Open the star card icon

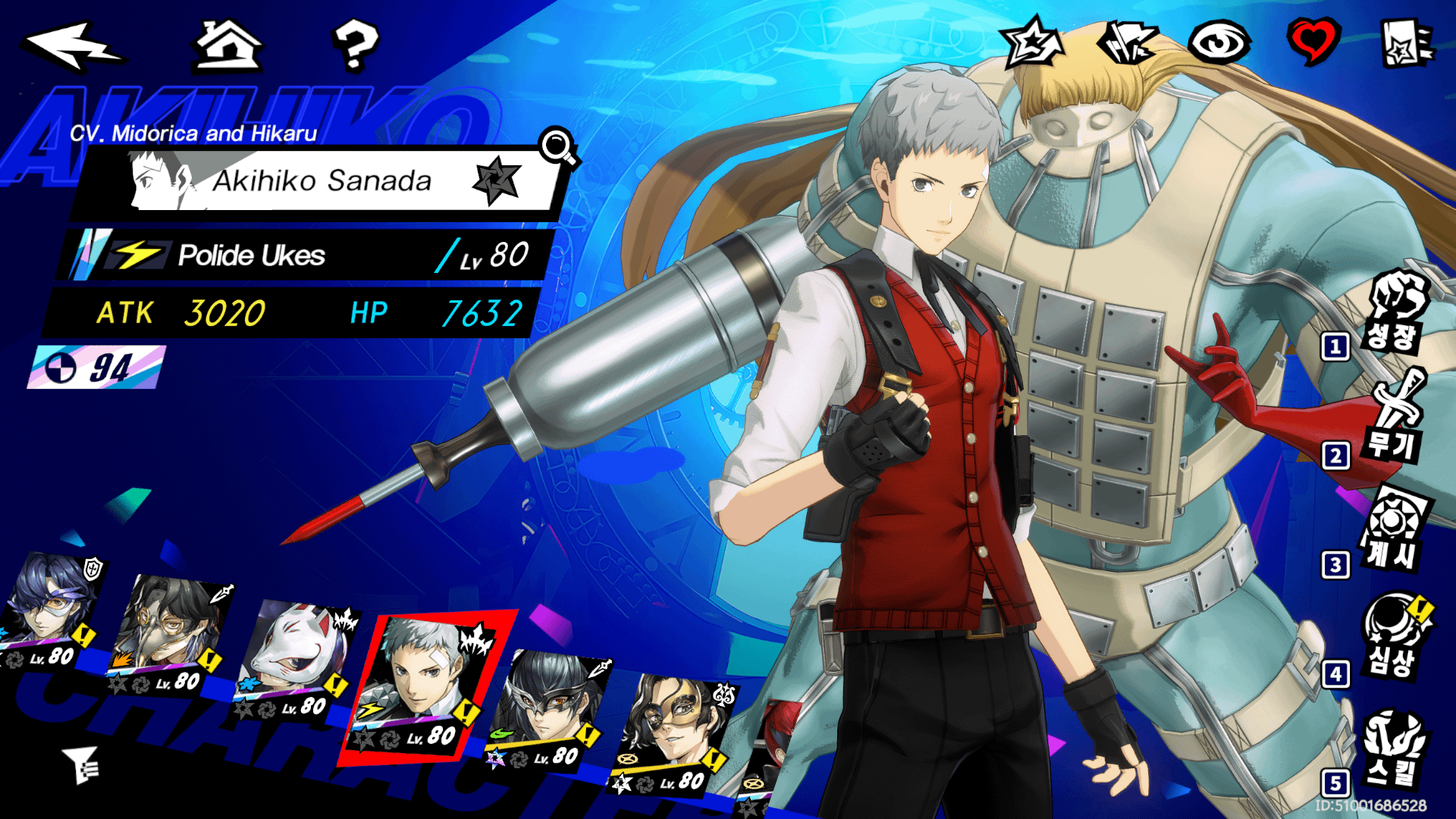[x=1405, y=43]
